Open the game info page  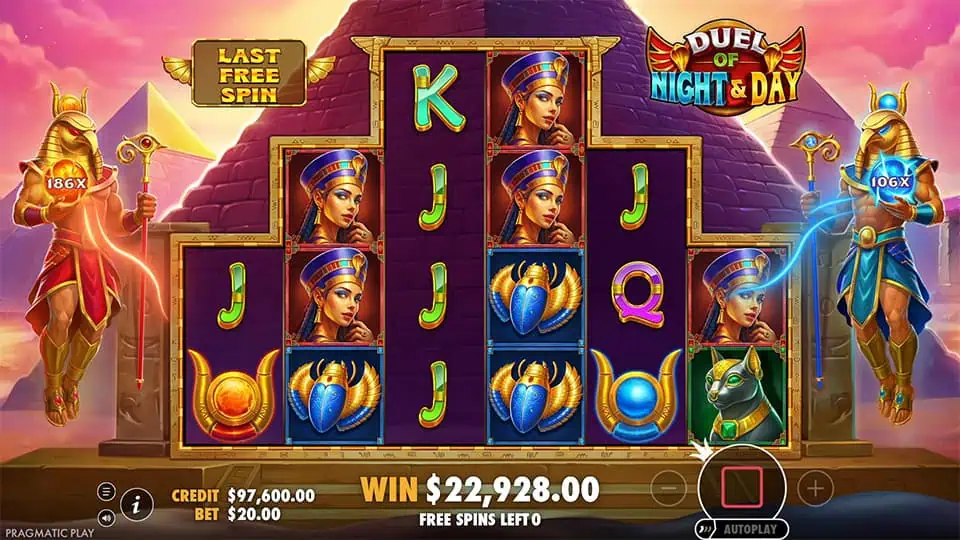tap(135, 506)
